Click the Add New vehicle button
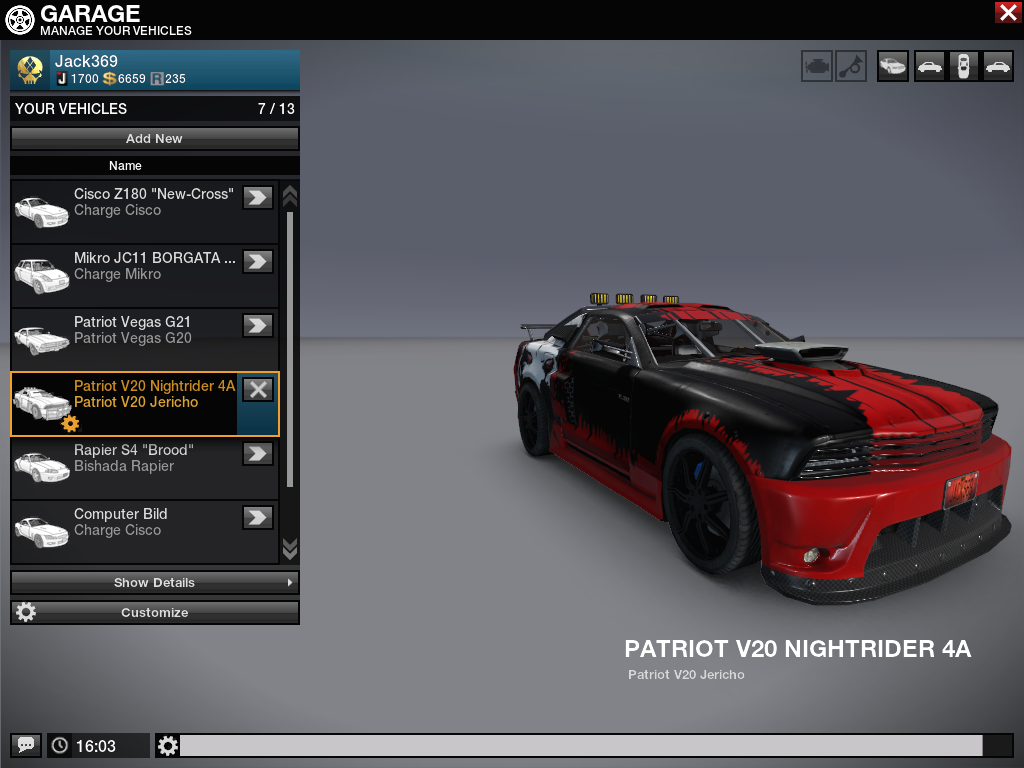This screenshot has height=768, width=1024. click(x=154, y=138)
